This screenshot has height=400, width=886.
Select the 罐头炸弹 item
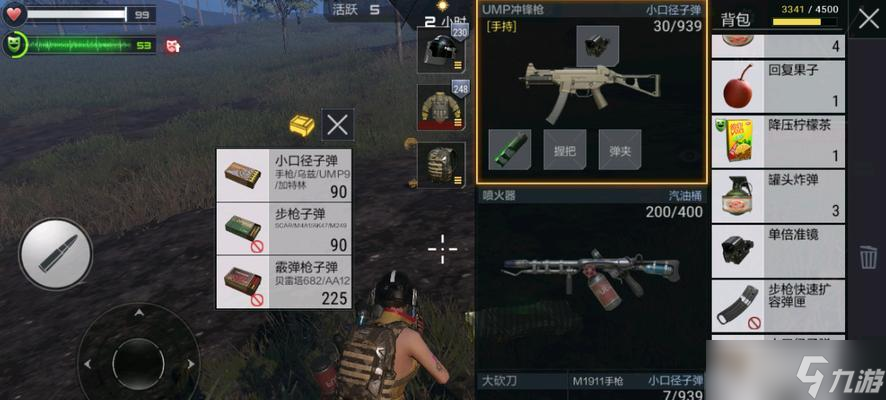click(x=778, y=196)
